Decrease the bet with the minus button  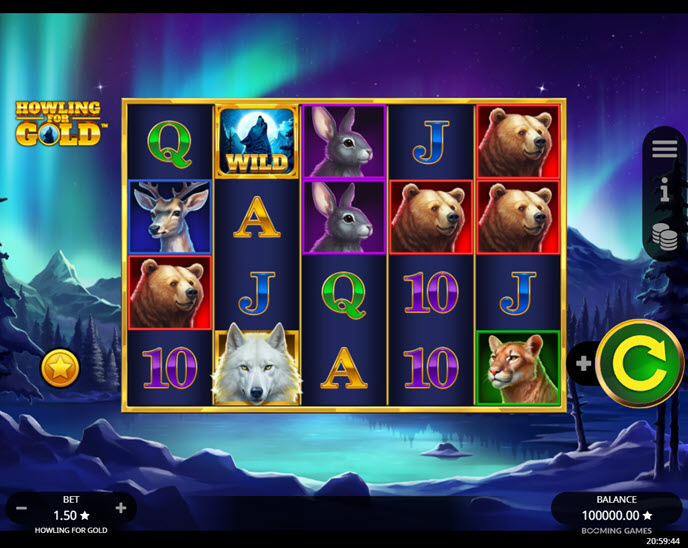coord(22,508)
